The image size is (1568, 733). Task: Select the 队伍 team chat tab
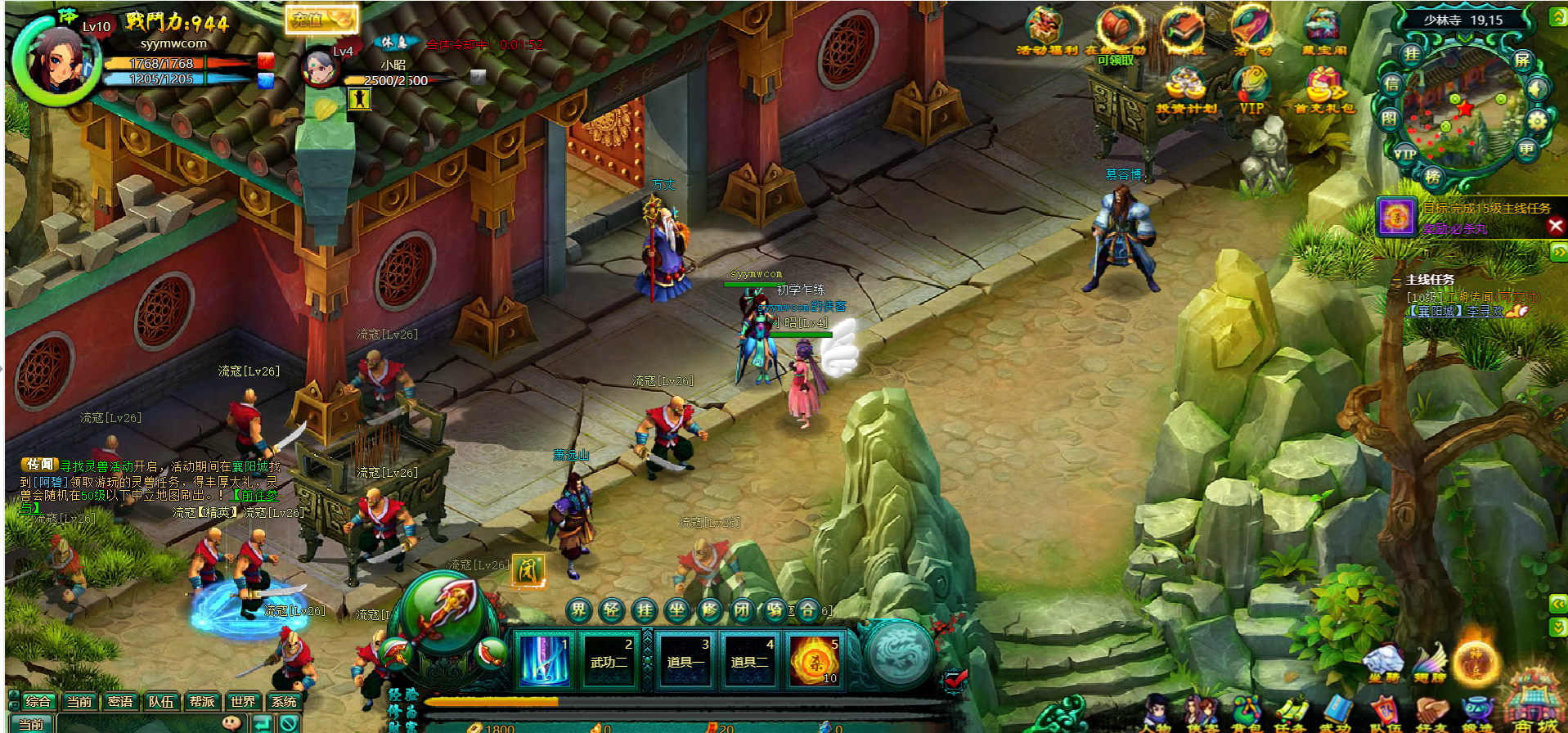[x=161, y=701]
